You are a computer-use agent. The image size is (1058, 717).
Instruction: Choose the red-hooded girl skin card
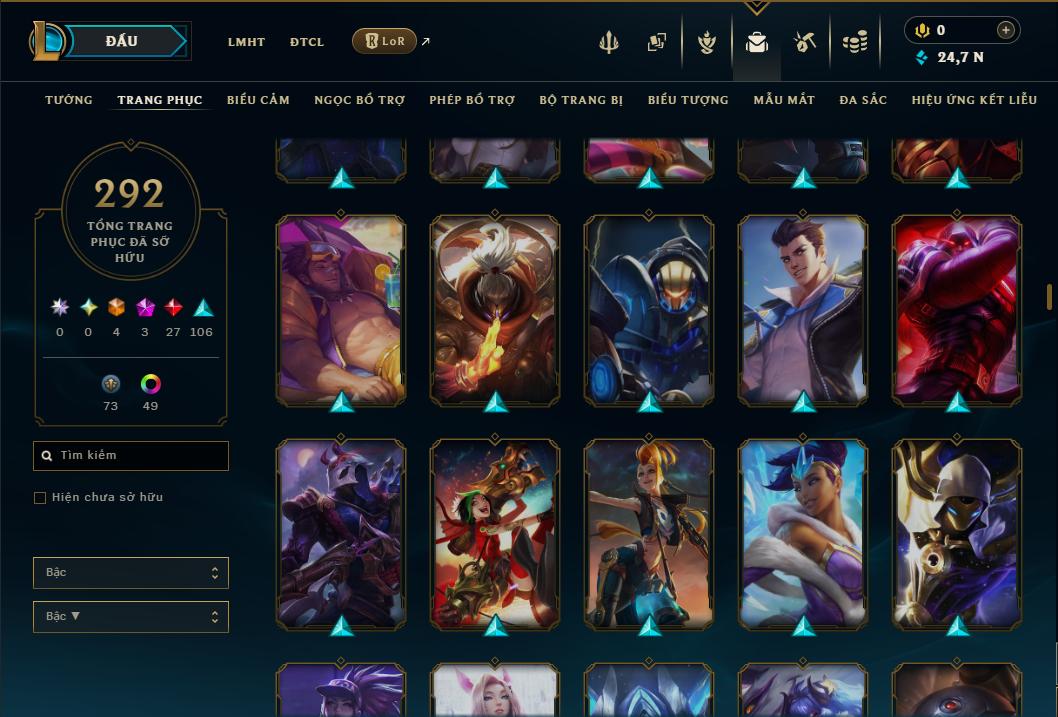pyautogui.click(x=495, y=534)
